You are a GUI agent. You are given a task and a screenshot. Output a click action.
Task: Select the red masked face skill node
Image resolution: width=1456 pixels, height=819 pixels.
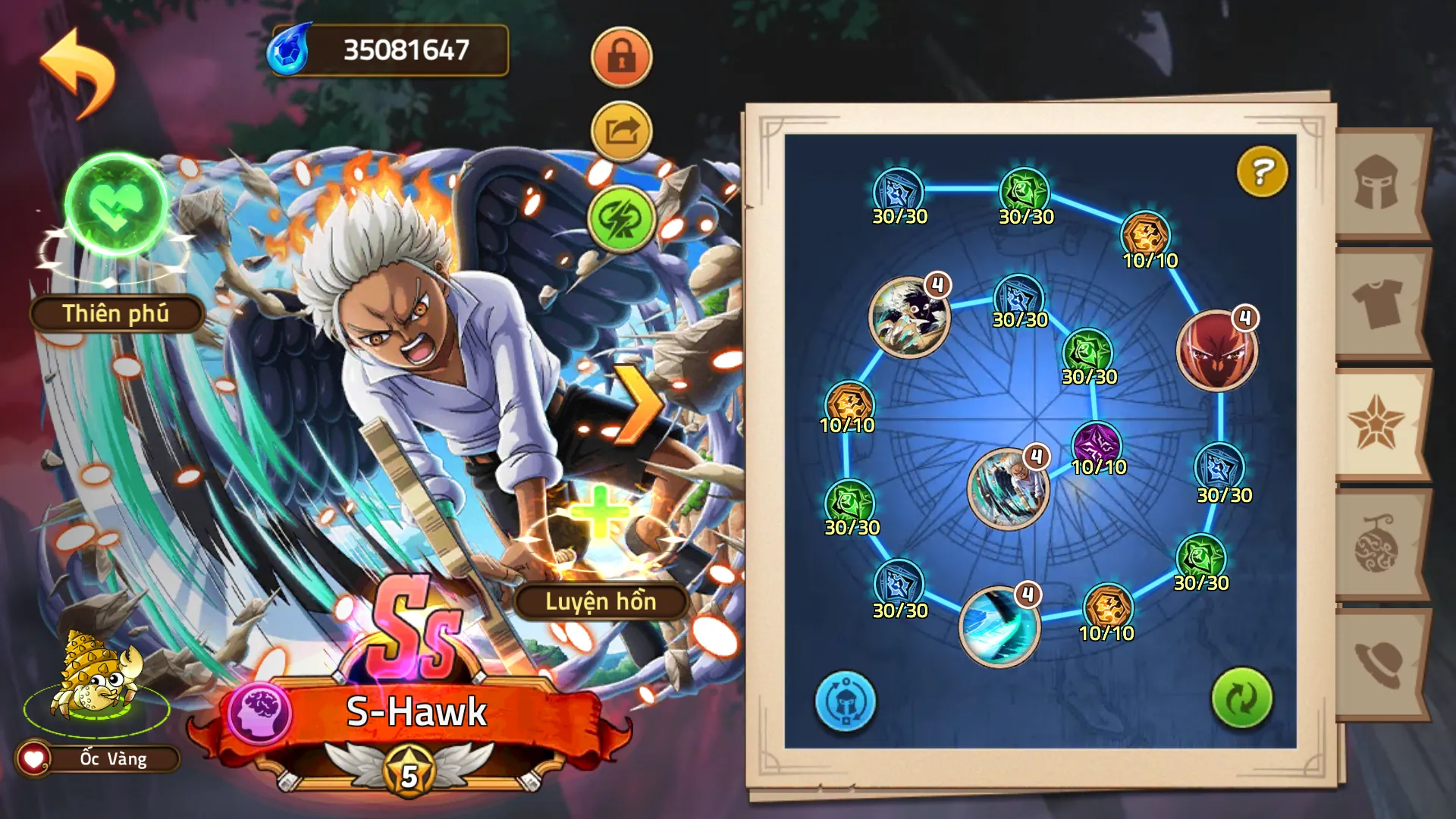1216,351
